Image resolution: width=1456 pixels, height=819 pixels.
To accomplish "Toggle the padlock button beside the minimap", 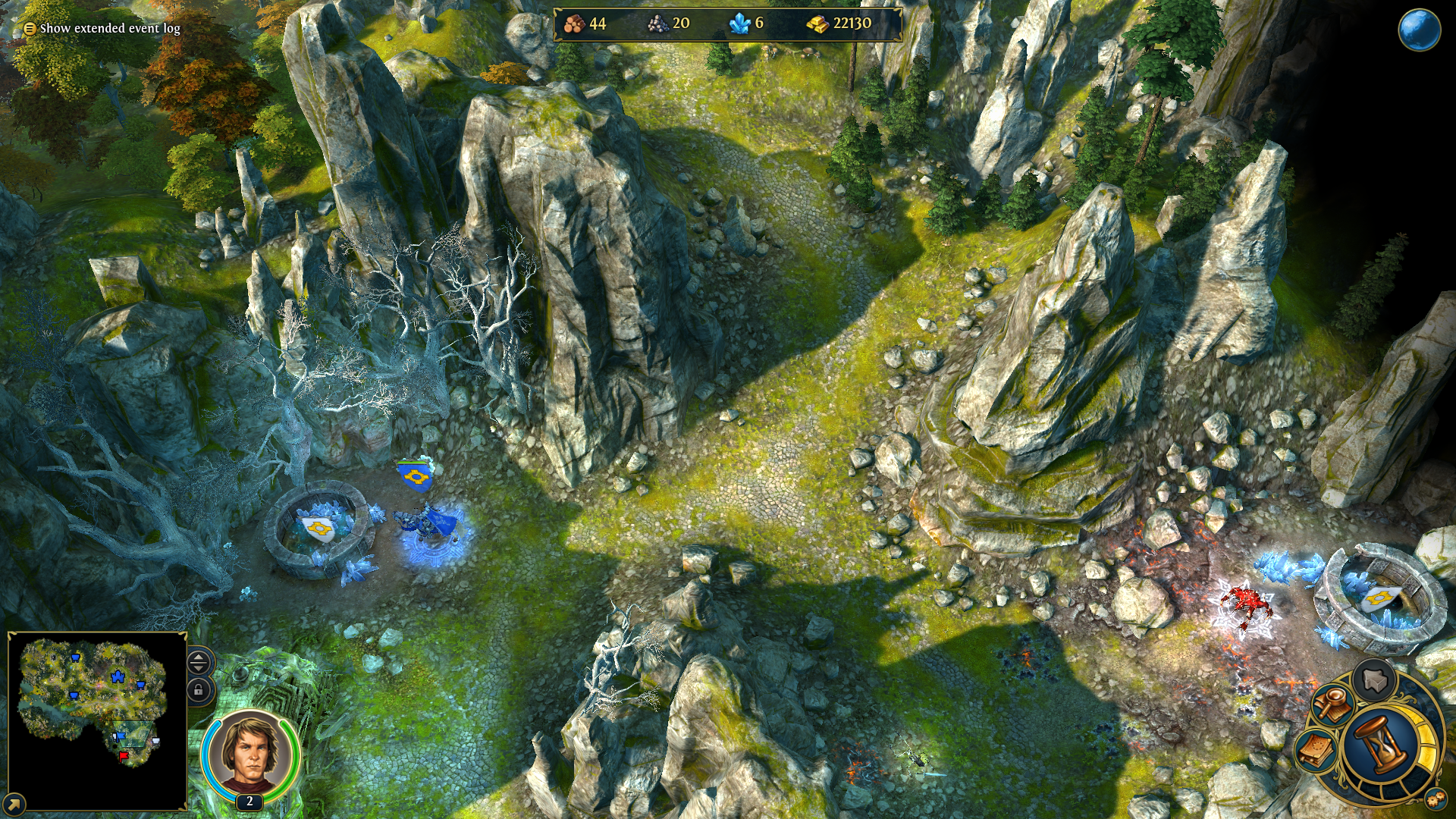I will [x=199, y=690].
